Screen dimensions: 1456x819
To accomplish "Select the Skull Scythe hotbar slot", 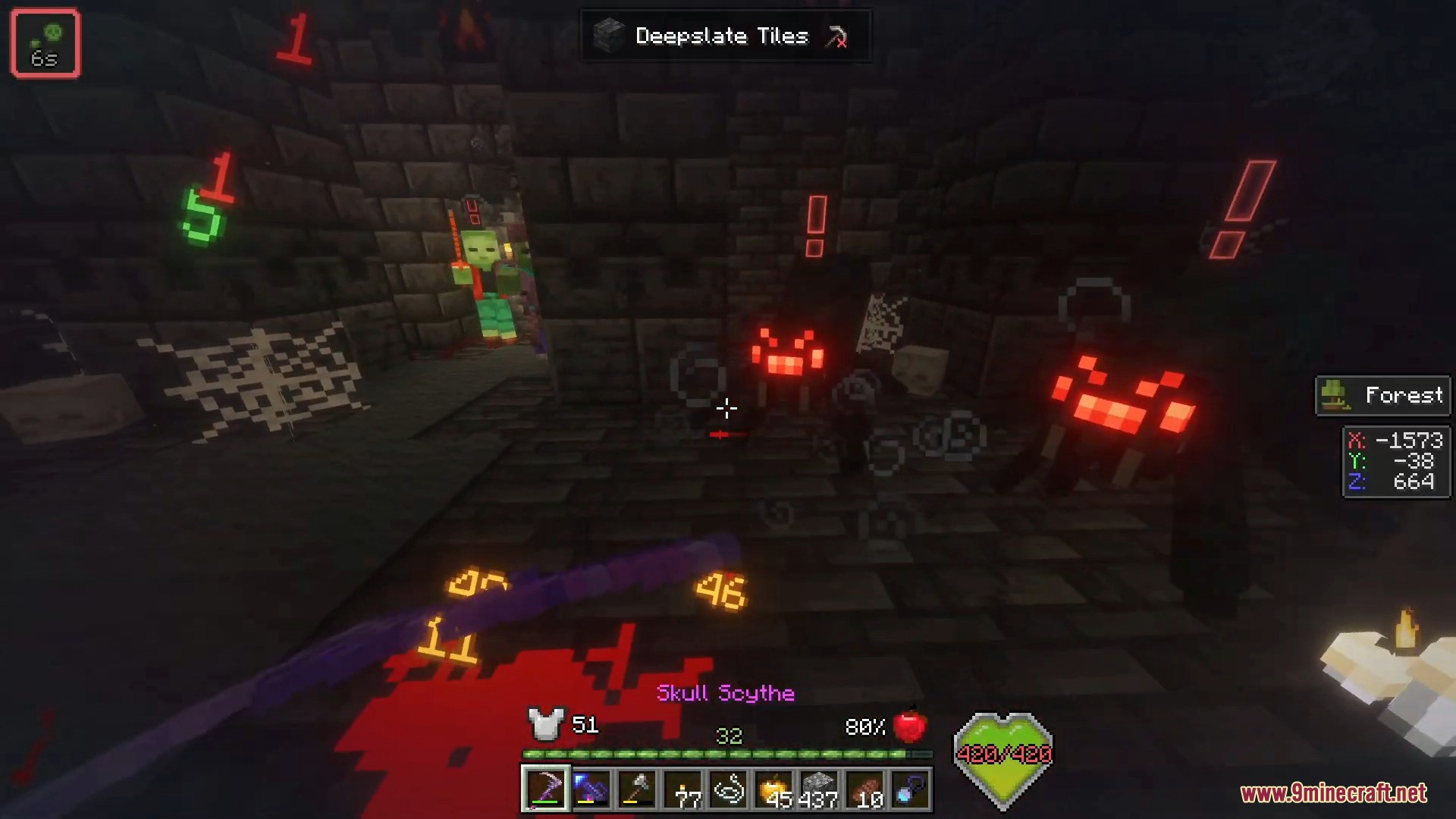I will tap(545, 789).
